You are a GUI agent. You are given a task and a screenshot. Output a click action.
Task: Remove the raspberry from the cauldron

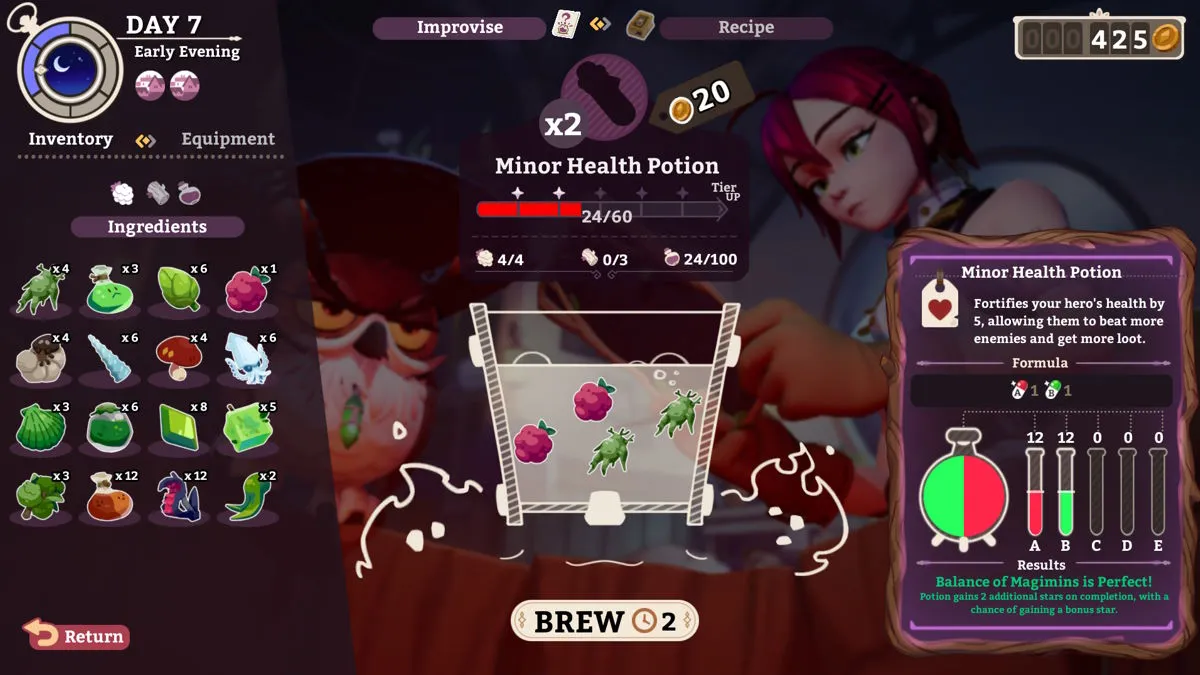593,400
